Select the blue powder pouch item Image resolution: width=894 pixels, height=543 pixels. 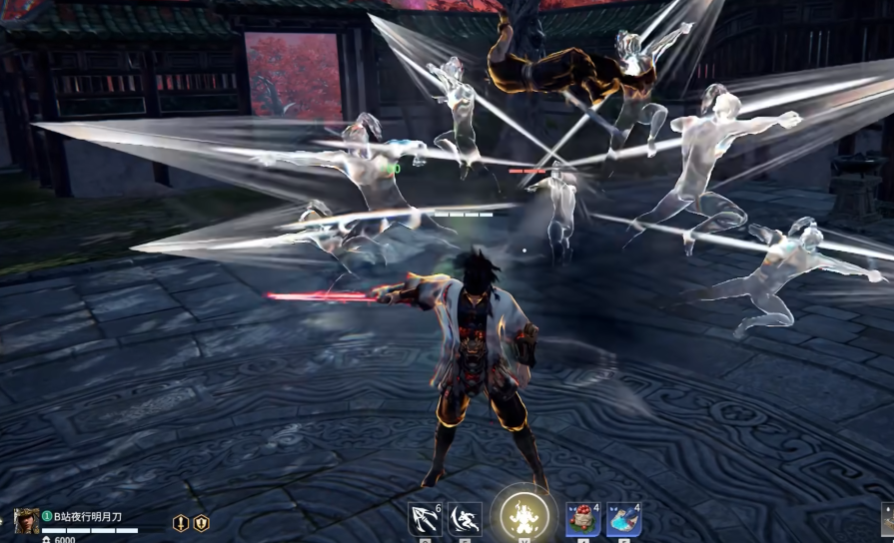(623, 519)
